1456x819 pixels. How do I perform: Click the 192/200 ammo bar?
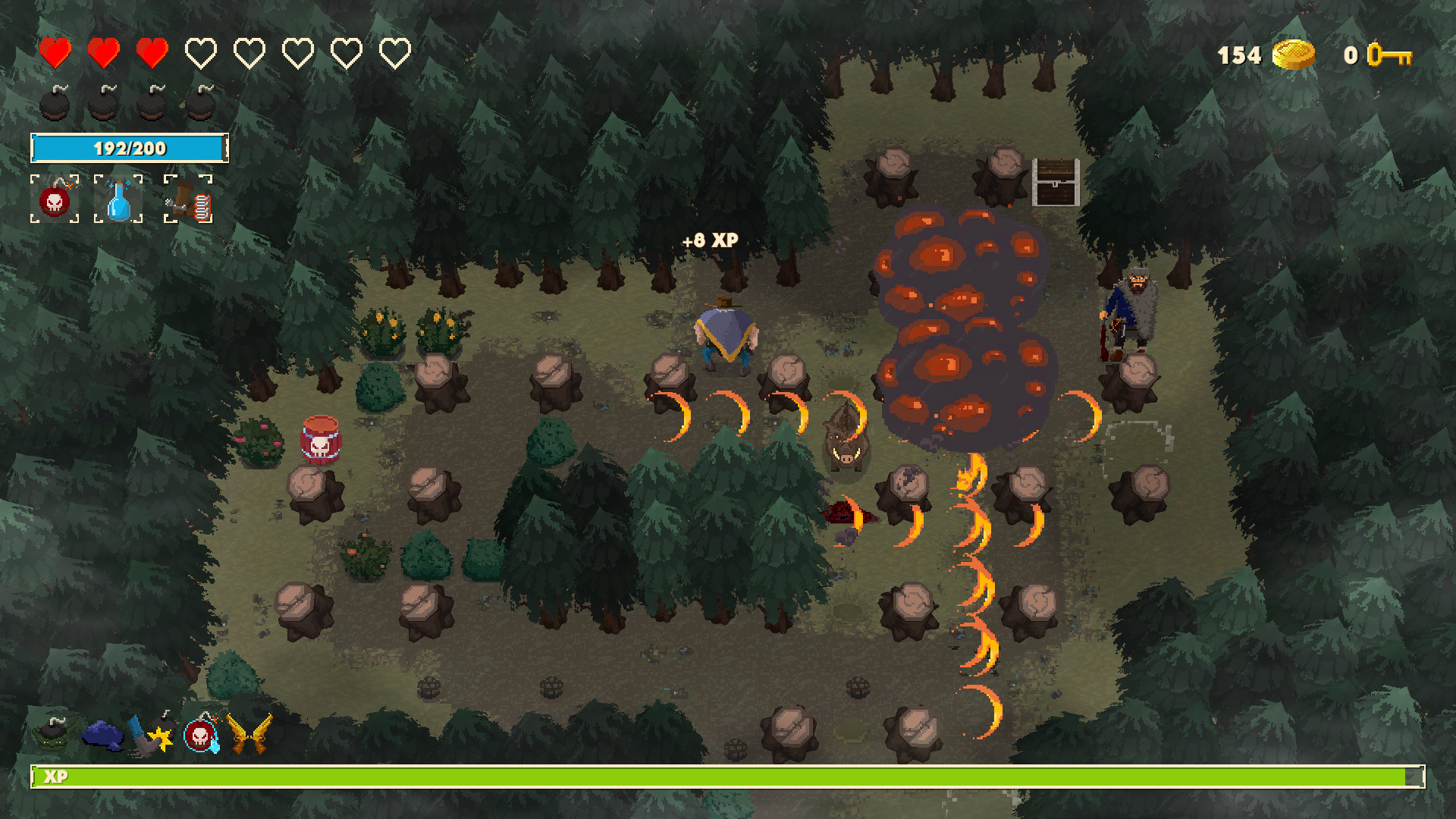pyautogui.click(x=129, y=146)
